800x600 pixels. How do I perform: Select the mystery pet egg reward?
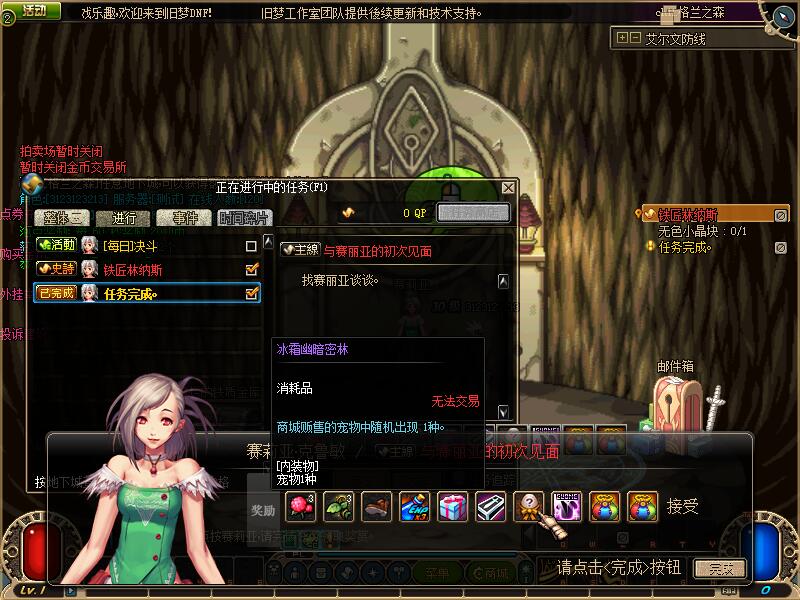click(528, 507)
